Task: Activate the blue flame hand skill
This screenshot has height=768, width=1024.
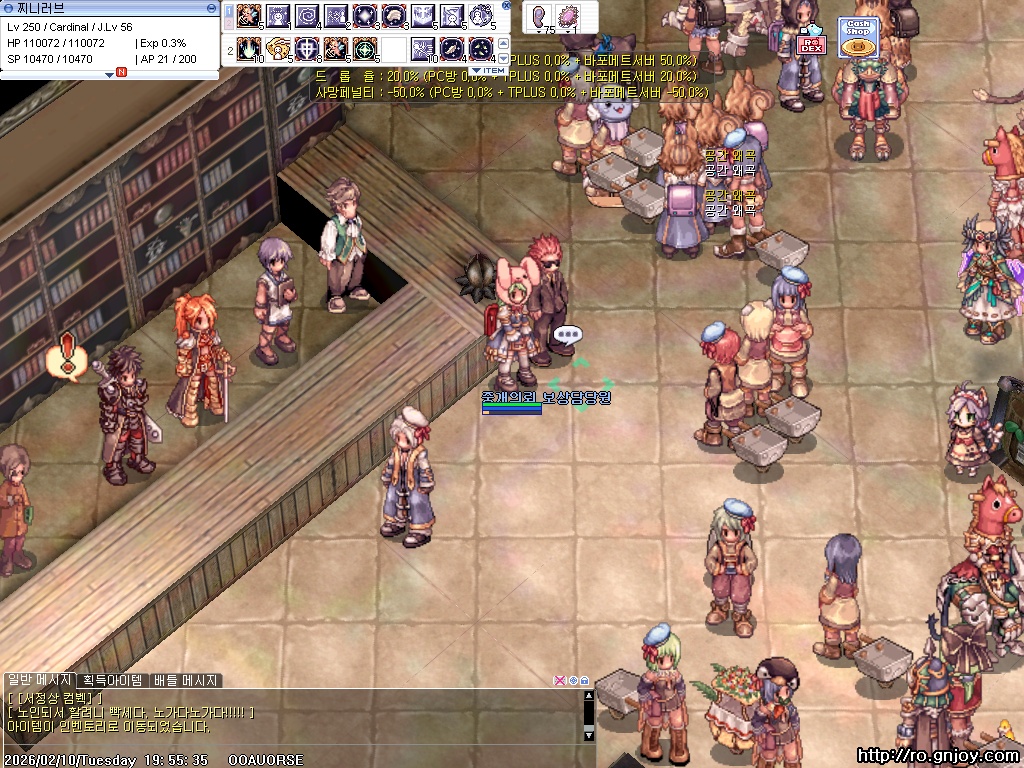Action: pyautogui.click(x=247, y=47)
